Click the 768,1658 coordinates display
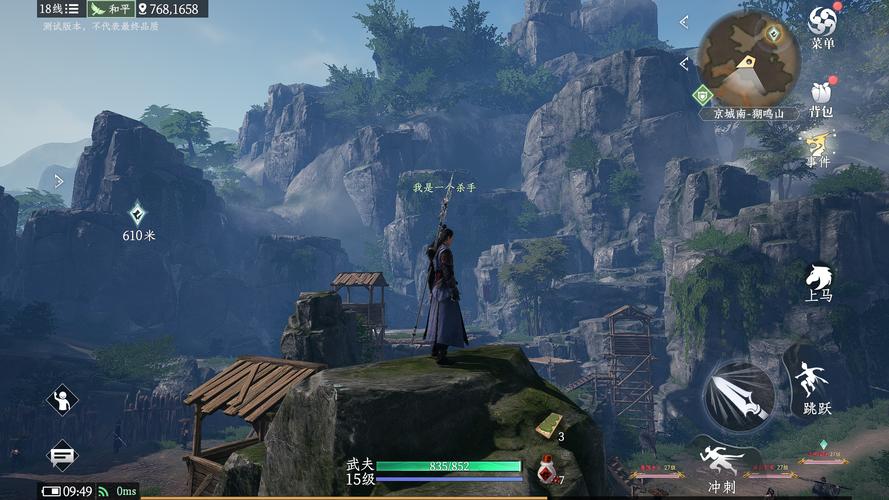This screenshot has width=889, height=500. pos(168,9)
